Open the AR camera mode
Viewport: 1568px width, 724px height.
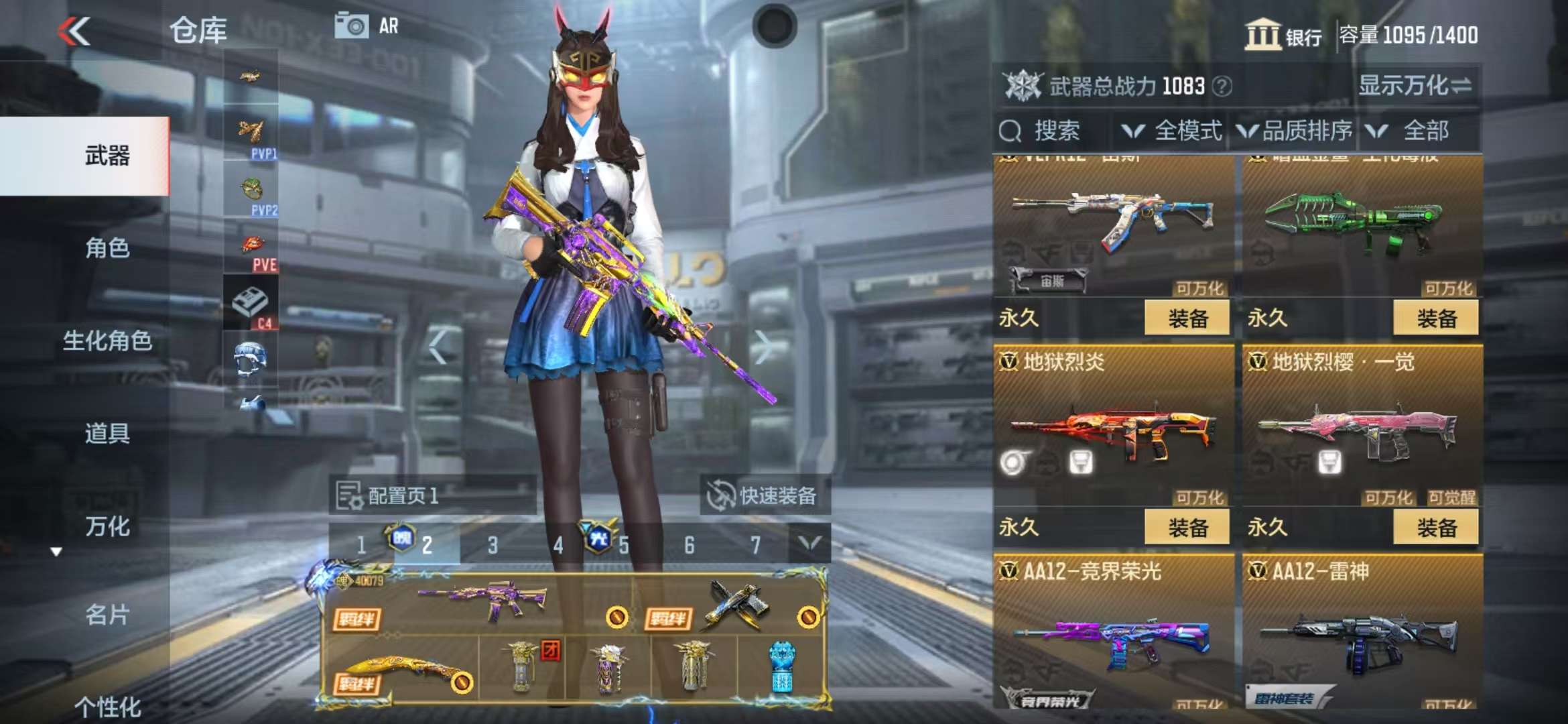click(367, 26)
